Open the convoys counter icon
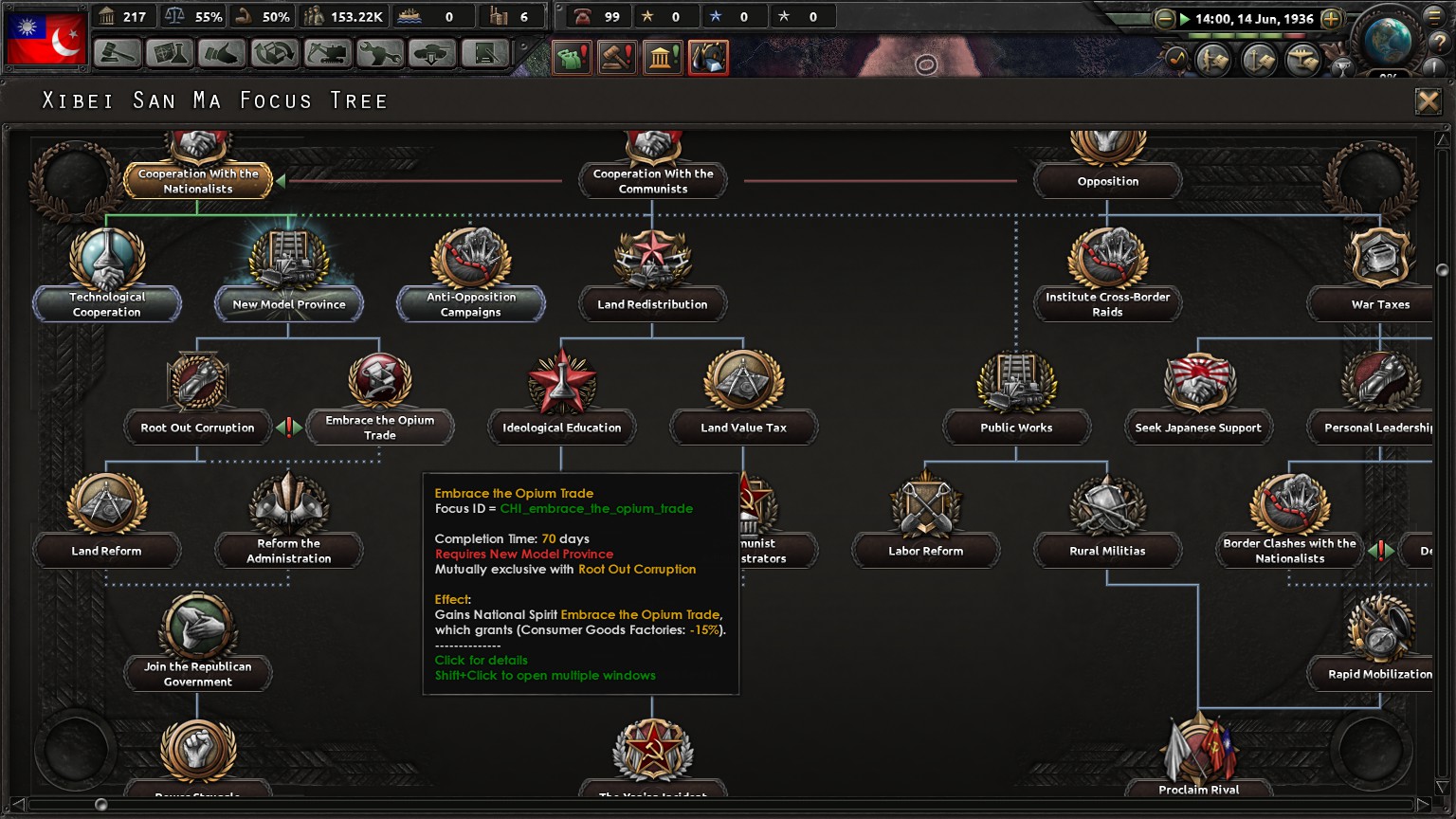Image resolution: width=1456 pixels, height=819 pixels. click(x=409, y=15)
